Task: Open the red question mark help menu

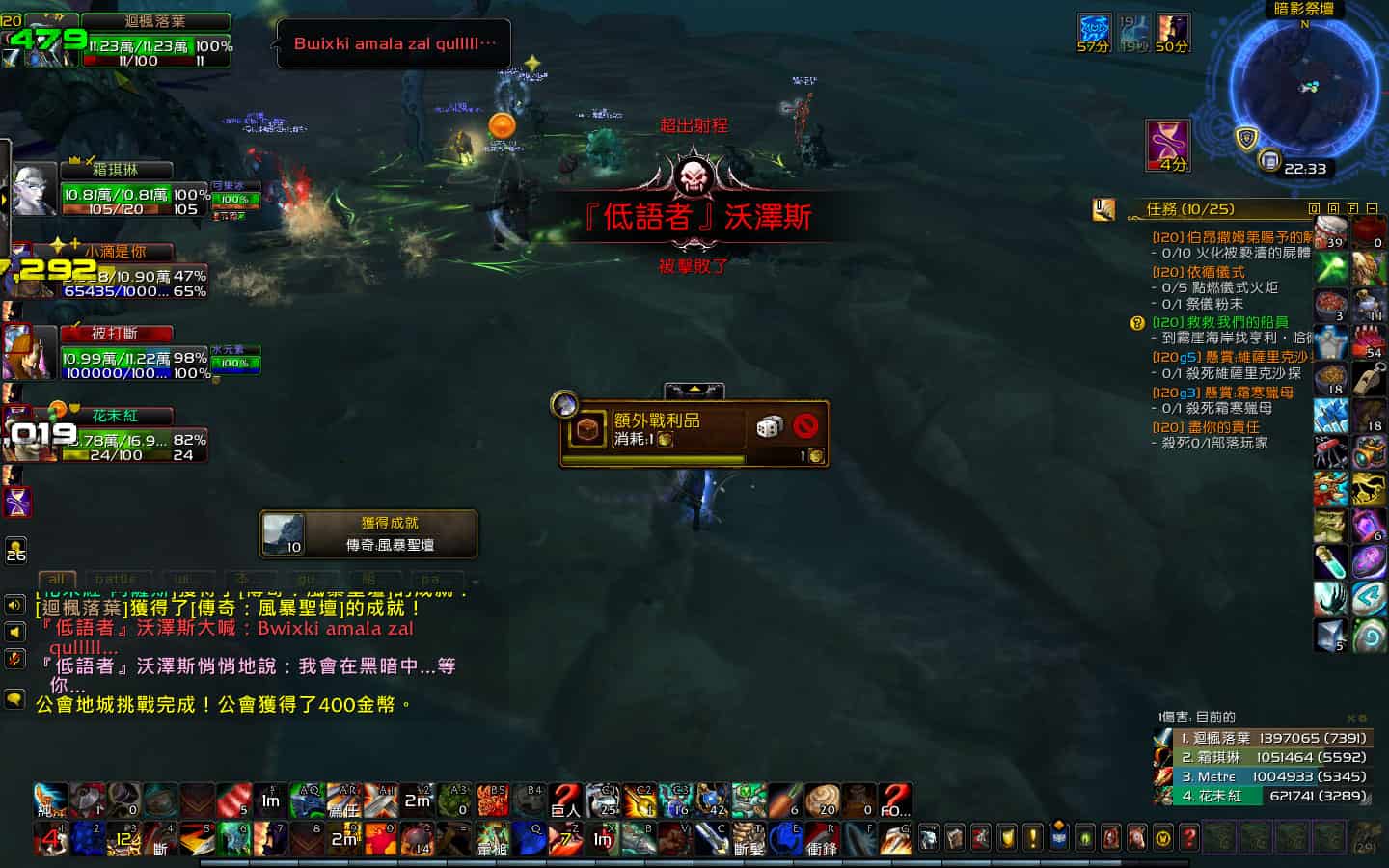Action: [1189, 837]
